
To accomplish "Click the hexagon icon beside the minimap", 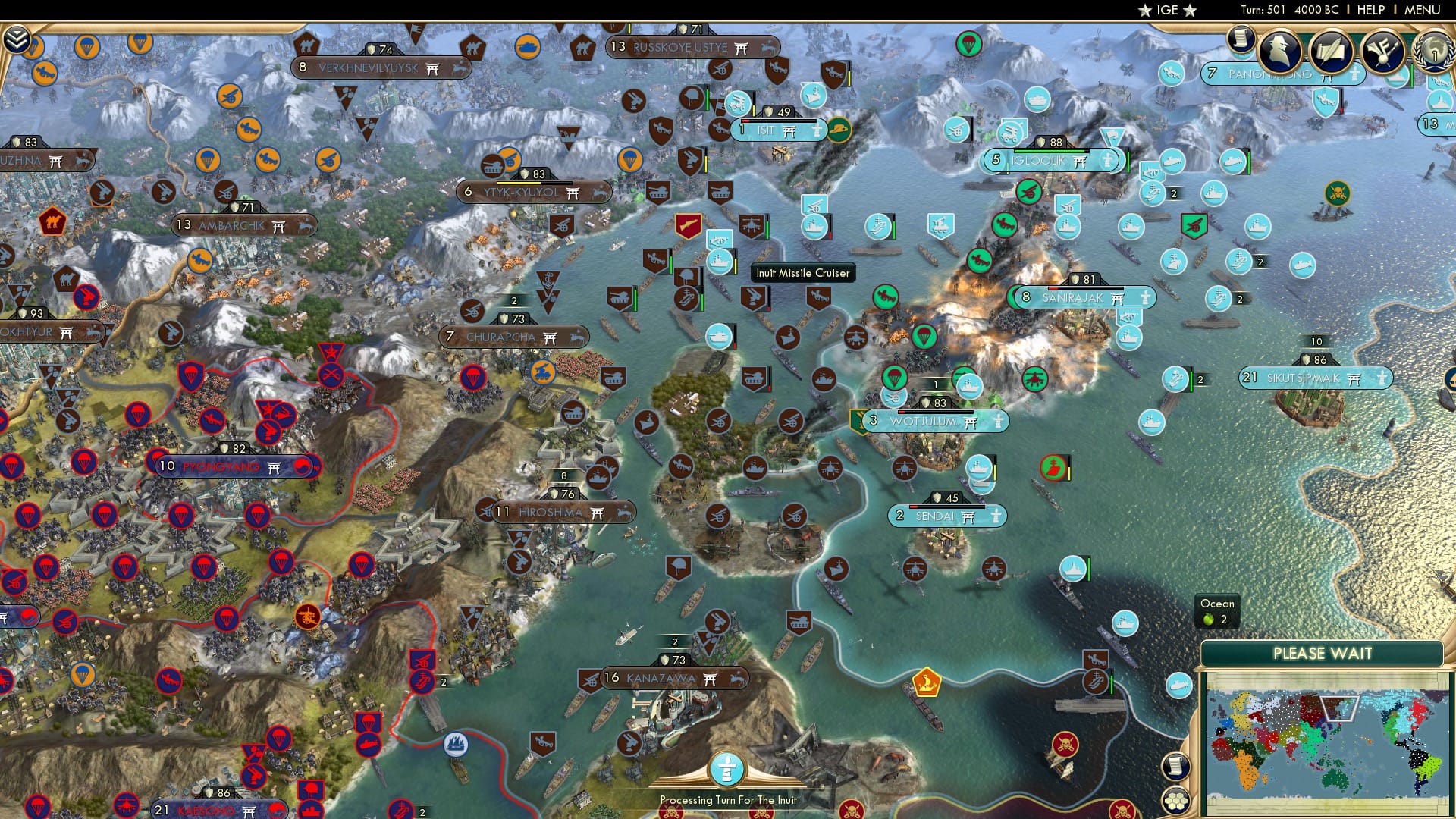I will pyautogui.click(x=1175, y=801).
